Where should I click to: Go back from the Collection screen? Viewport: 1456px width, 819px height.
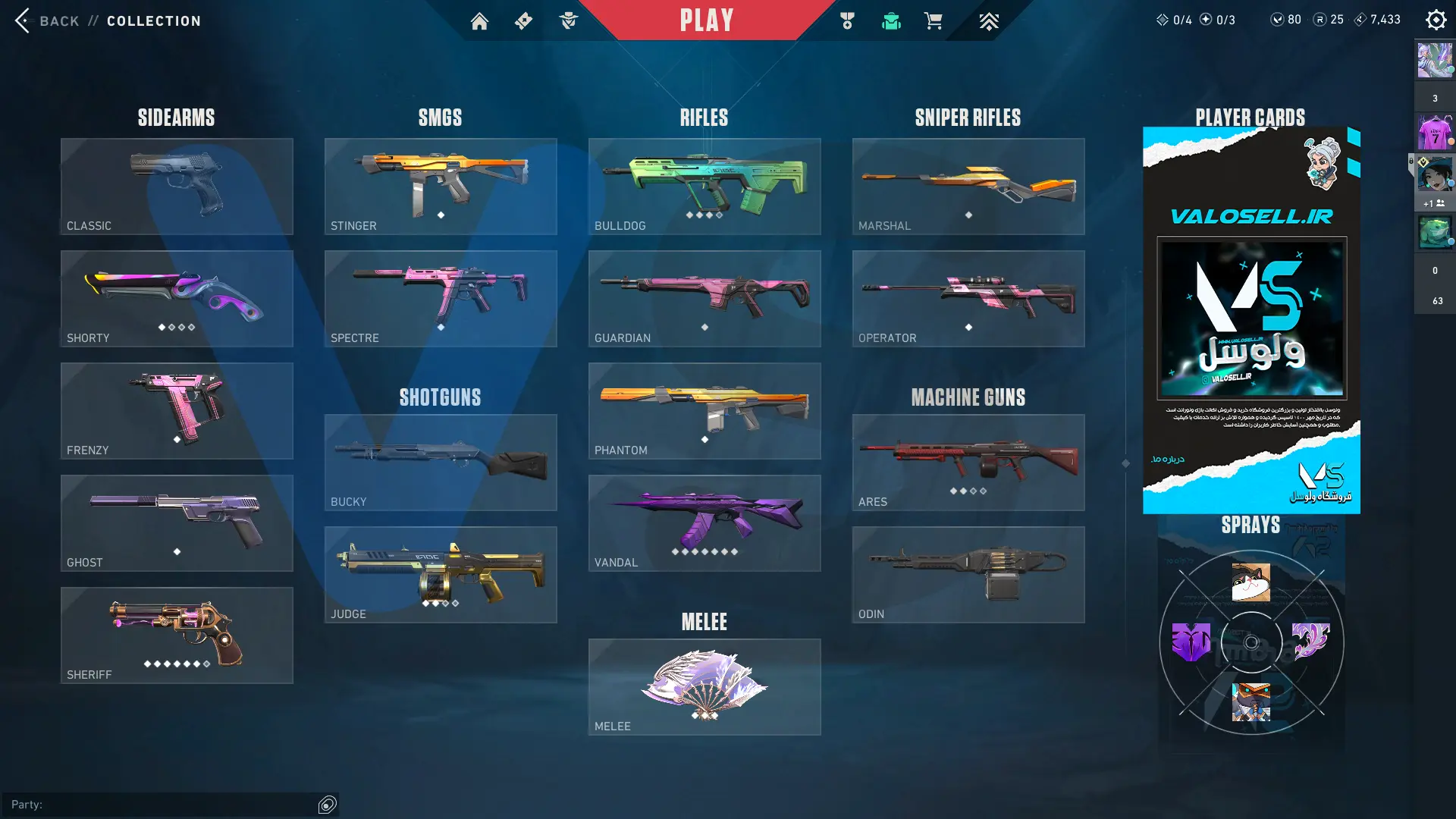click(47, 20)
